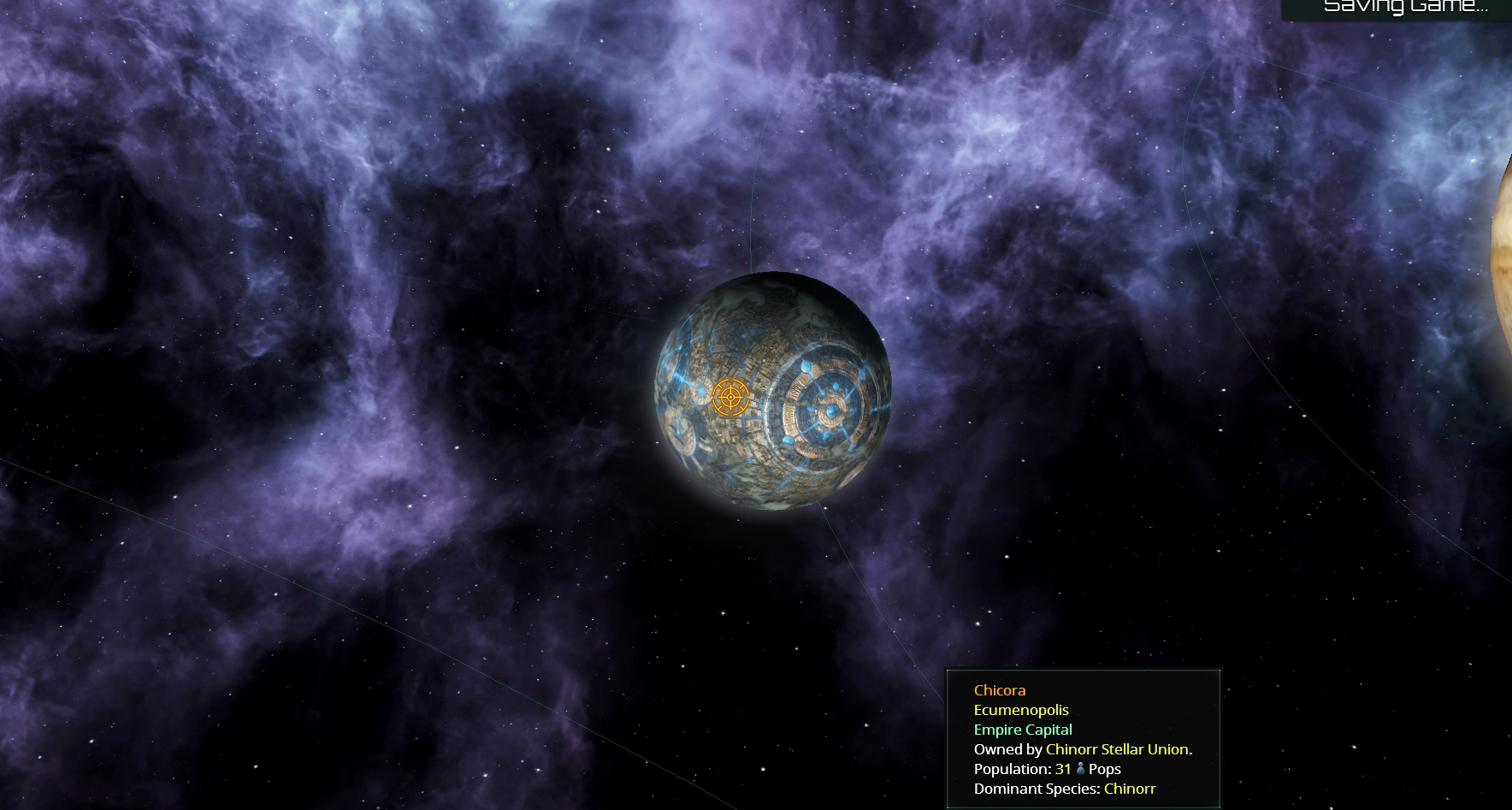
Task: Click the Chicora planet name in the tooltip
Action: click(1001, 690)
